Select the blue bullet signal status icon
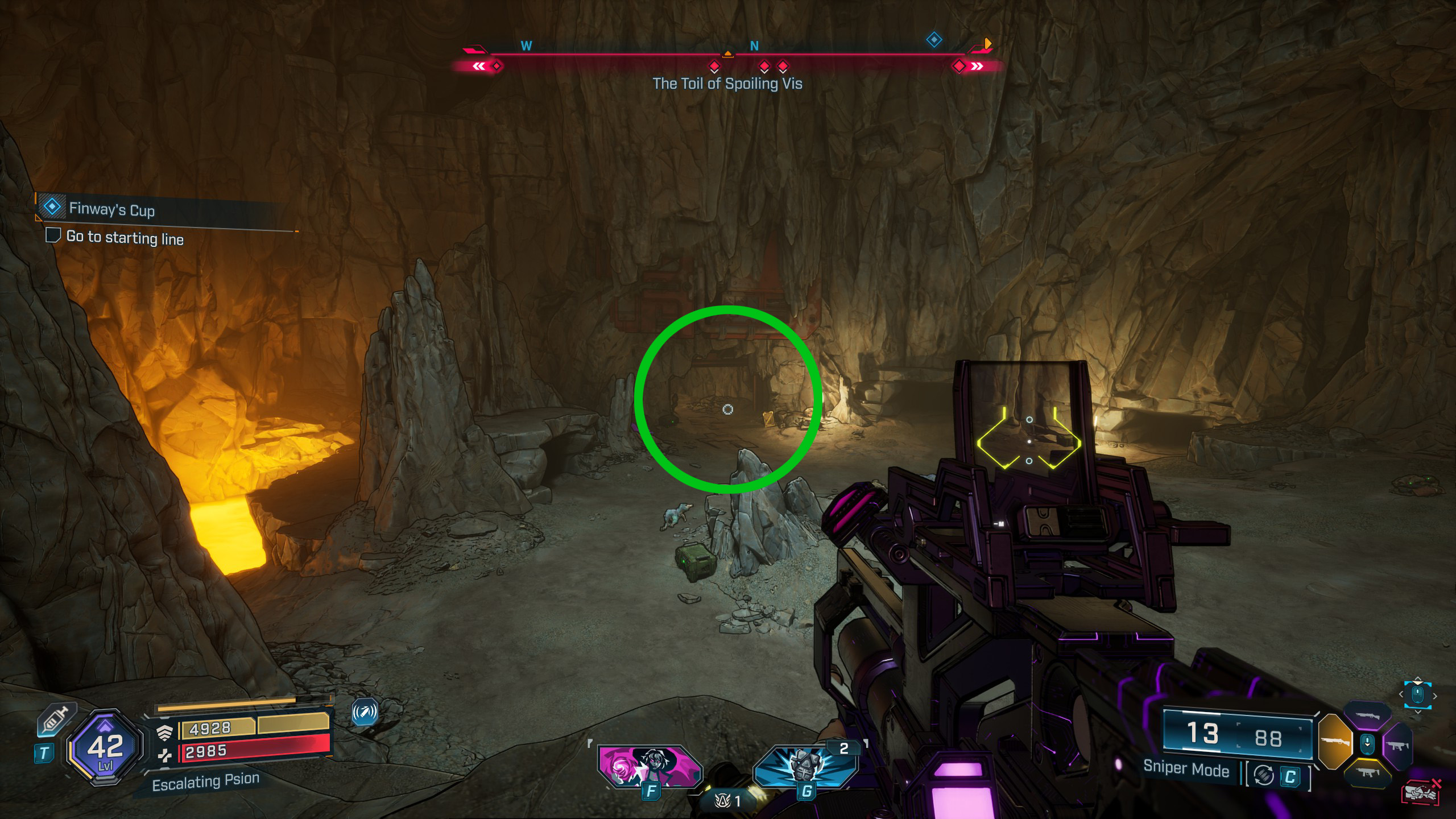 pyautogui.click(x=365, y=712)
